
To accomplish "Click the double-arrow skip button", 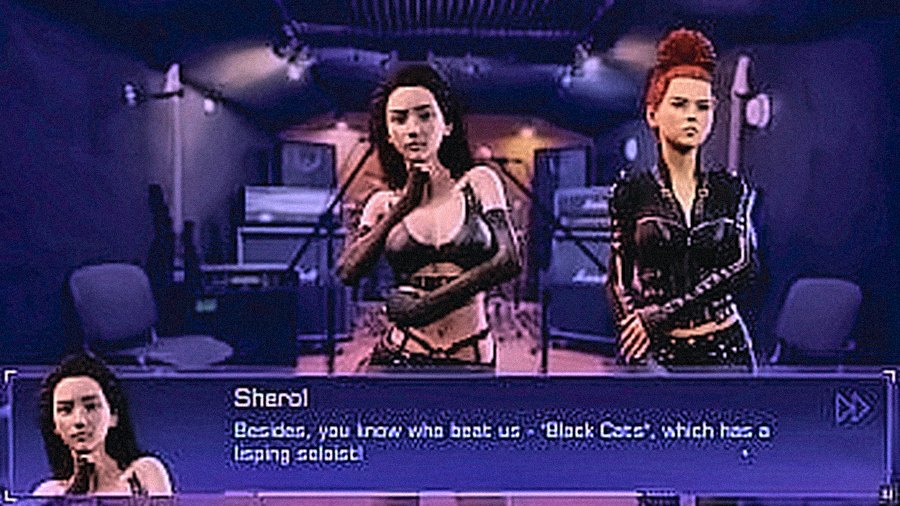I will [x=851, y=406].
